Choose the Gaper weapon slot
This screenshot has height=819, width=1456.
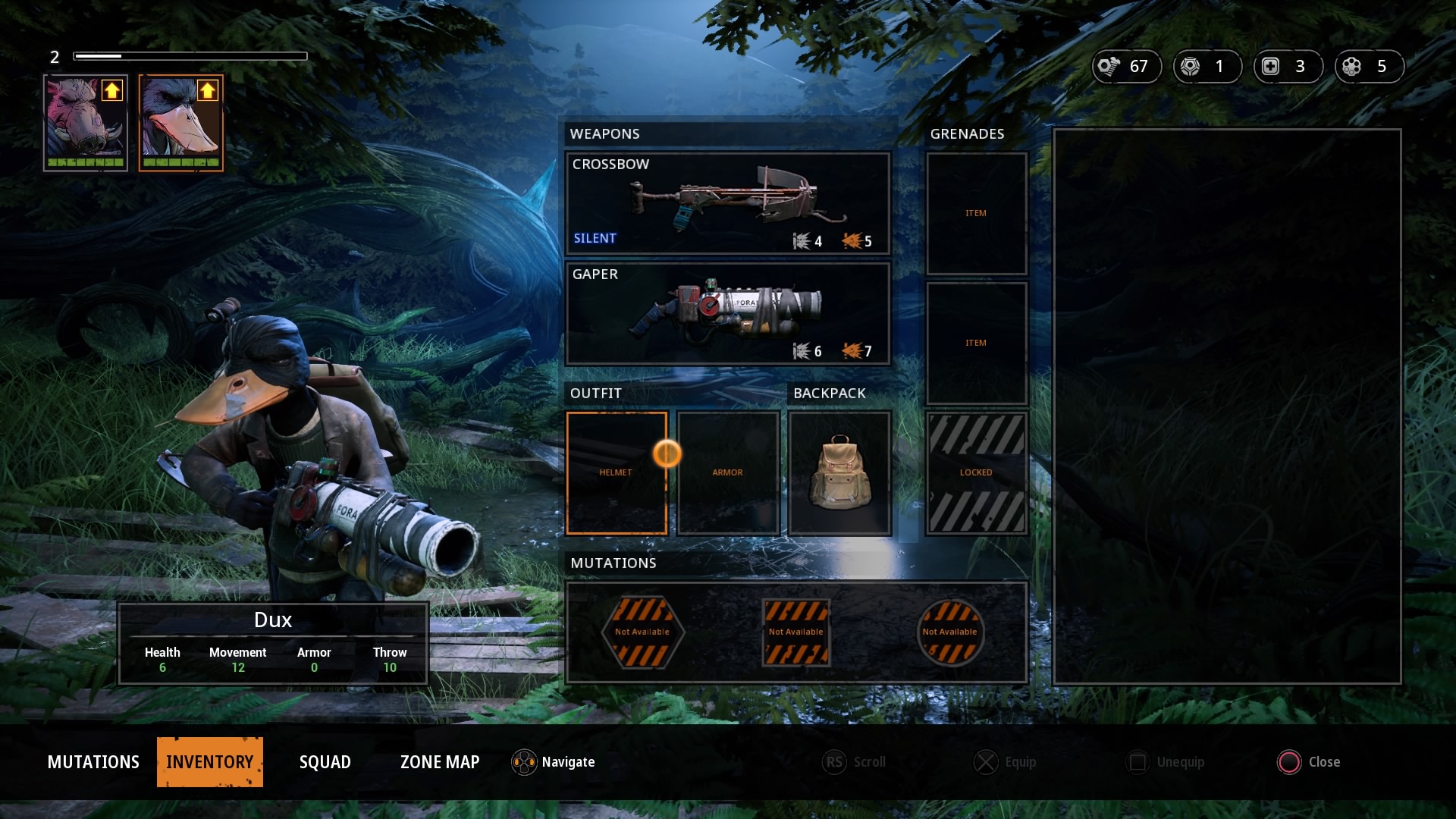727,313
